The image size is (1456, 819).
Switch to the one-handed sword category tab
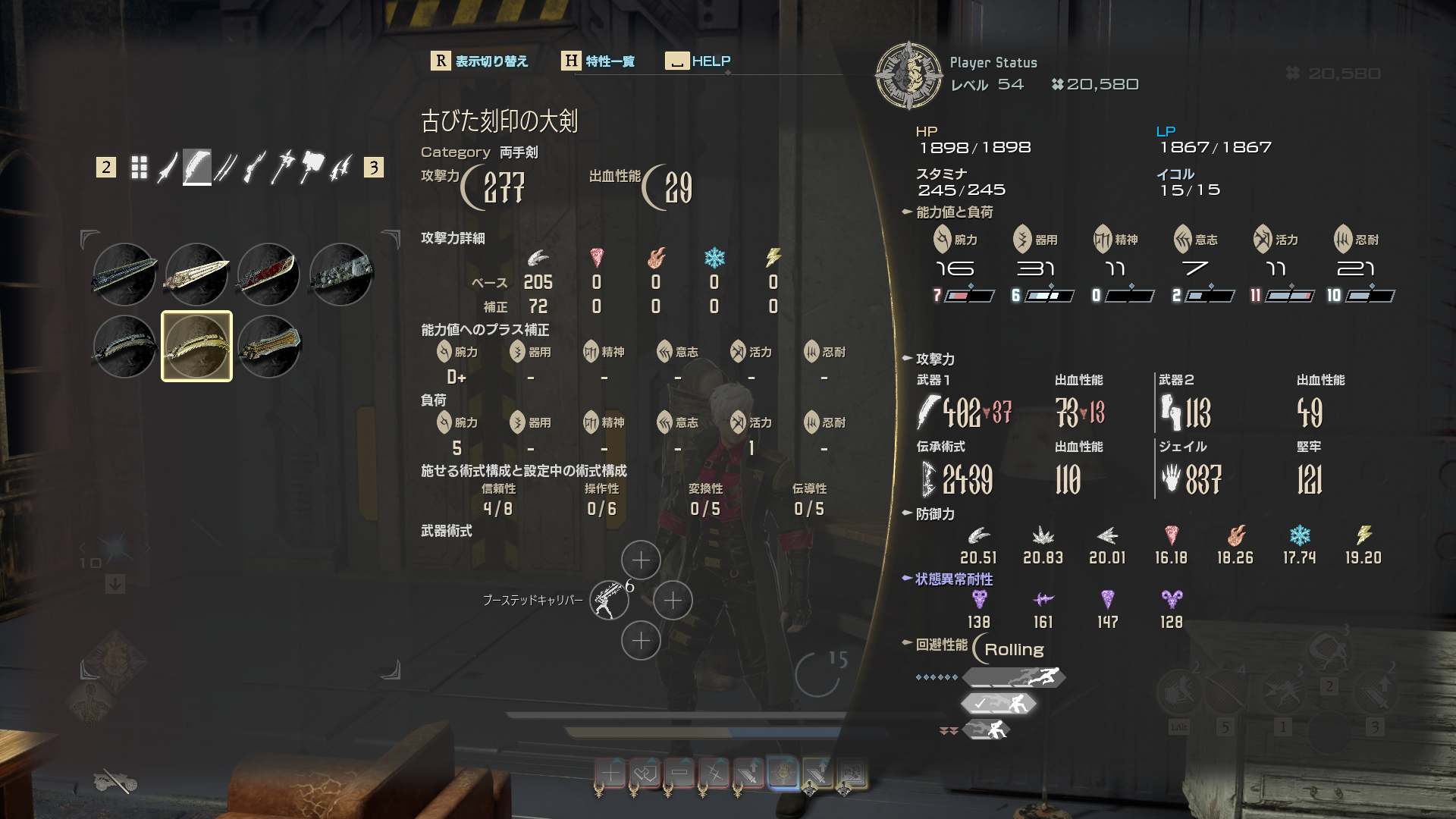pyautogui.click(x=168, y=167)
